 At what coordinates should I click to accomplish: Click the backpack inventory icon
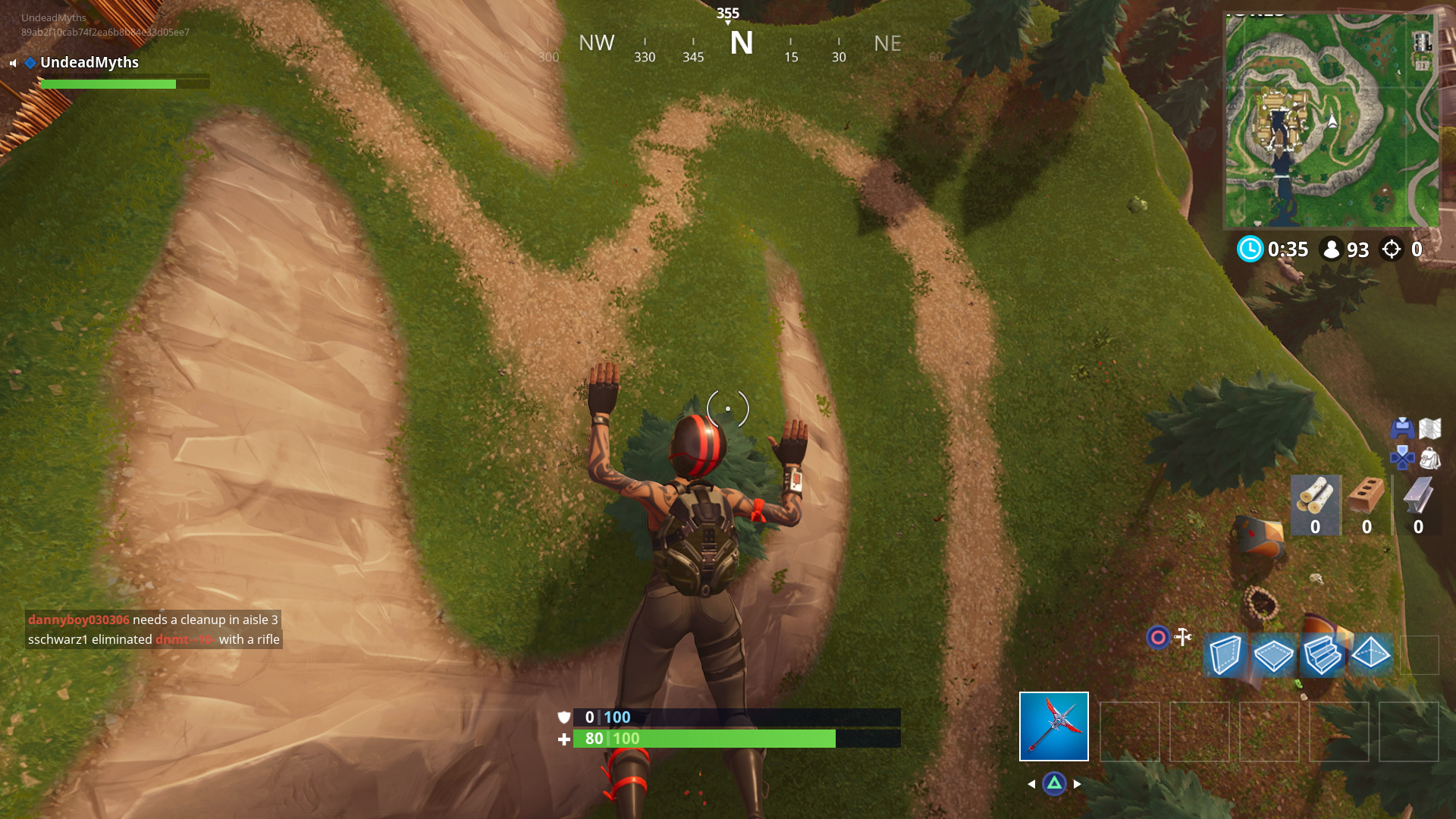click(1431, 459)
